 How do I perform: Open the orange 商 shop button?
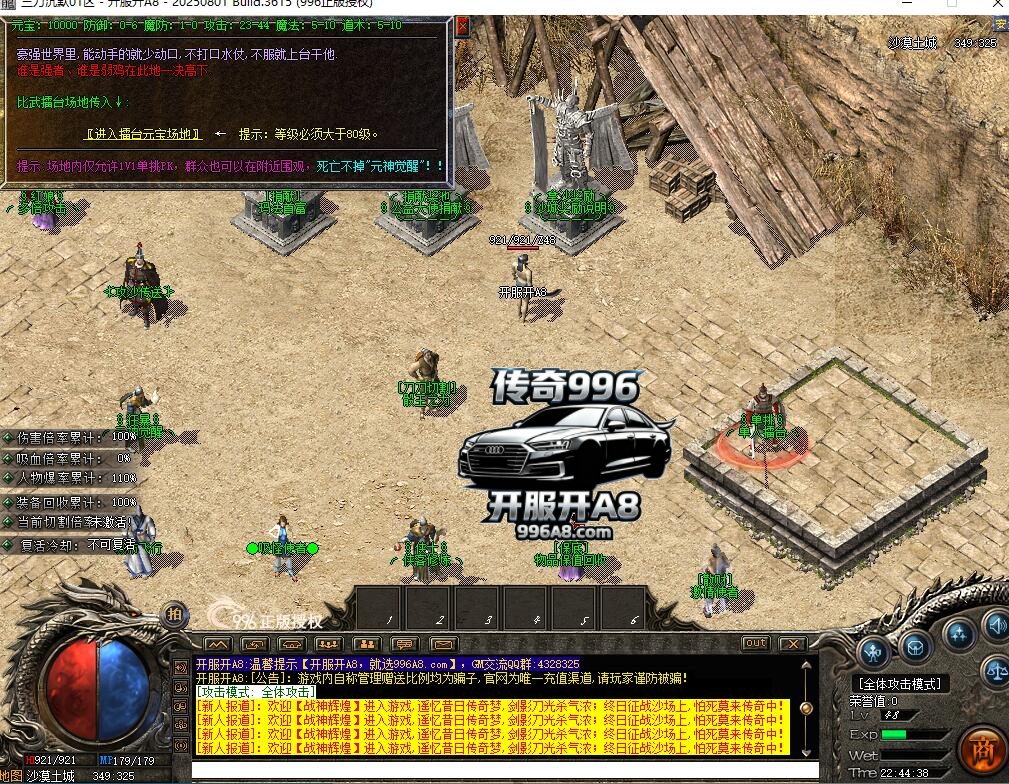pos(982,748)
